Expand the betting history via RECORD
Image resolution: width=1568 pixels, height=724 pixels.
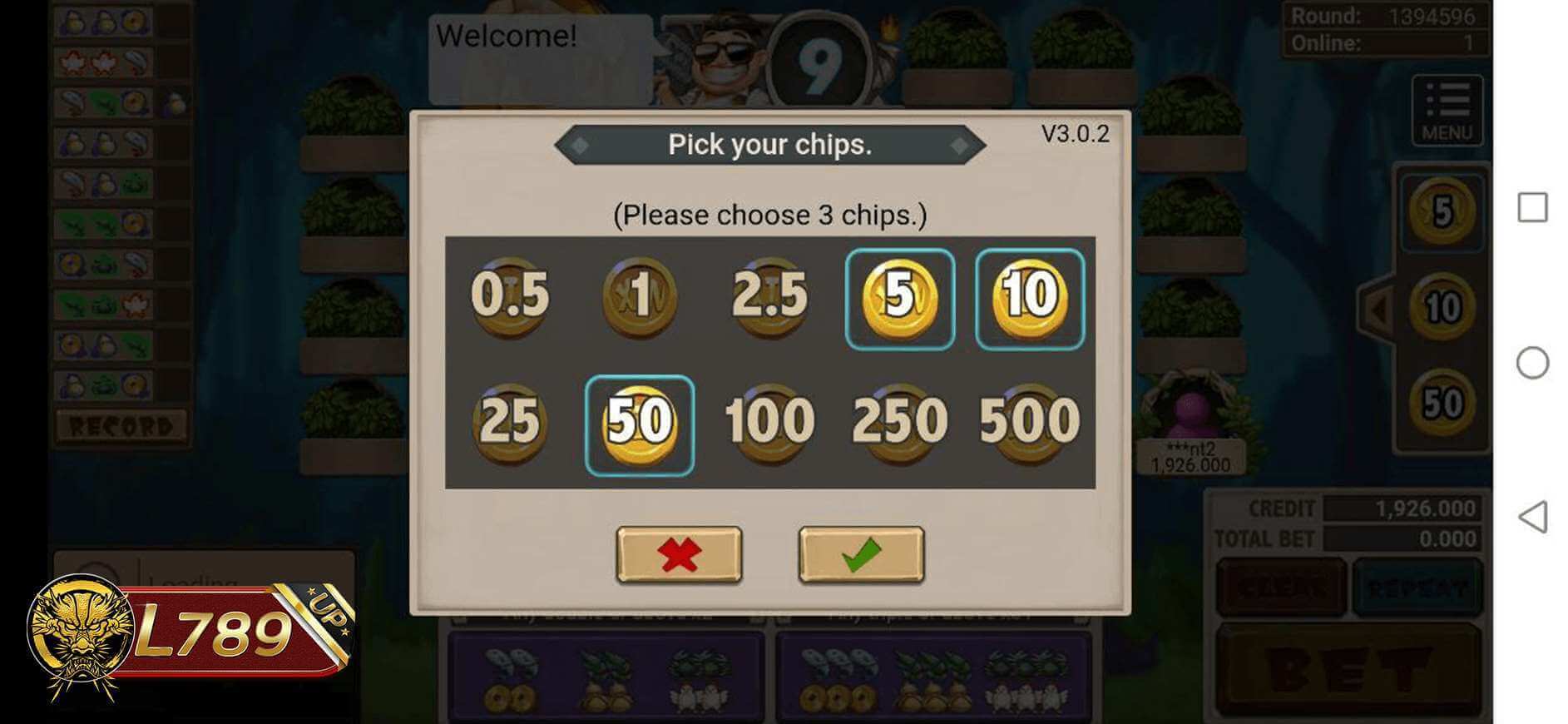point(121,426)
